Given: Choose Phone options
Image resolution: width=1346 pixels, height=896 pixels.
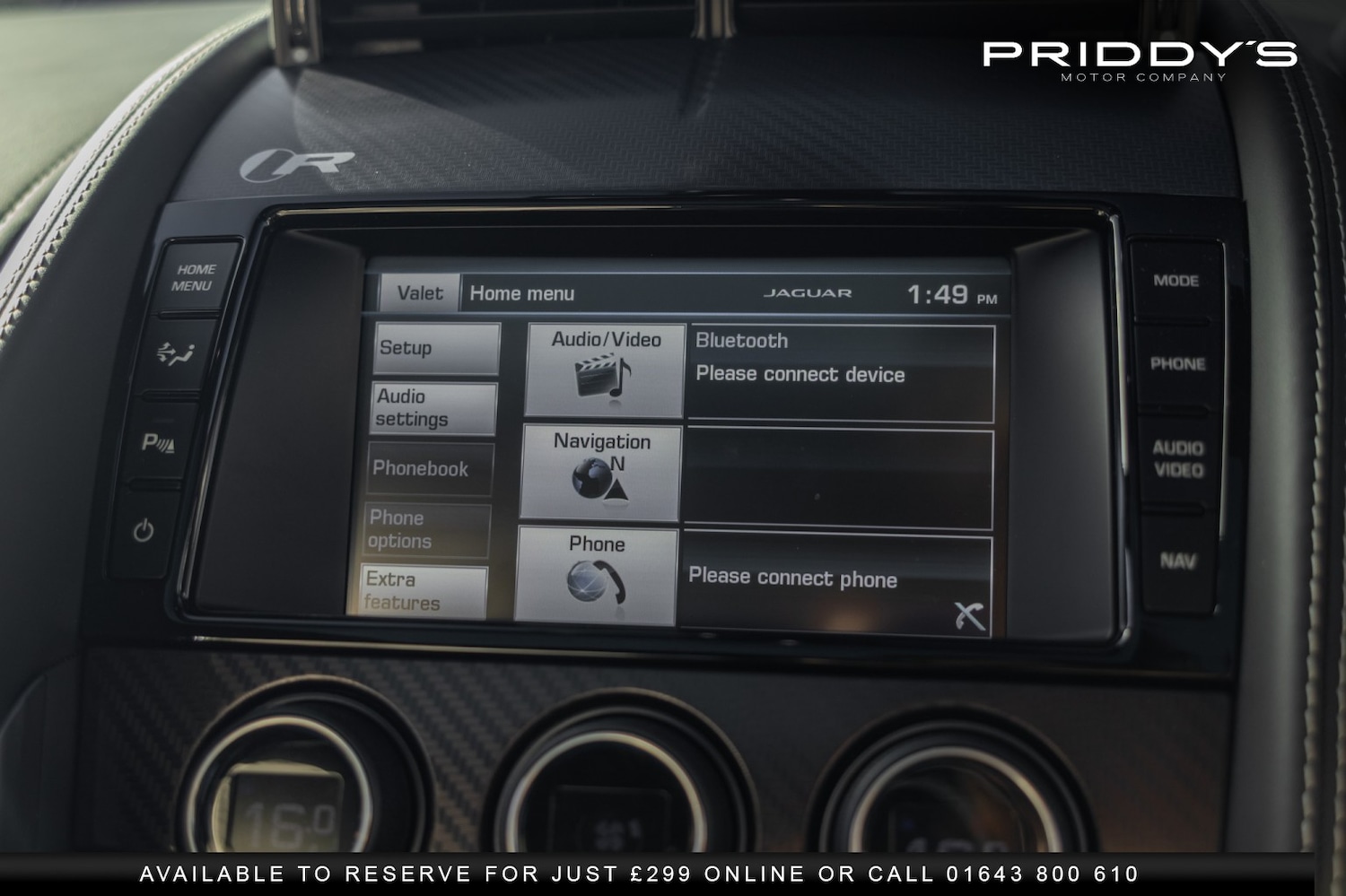Looking at the screenshot, I should point(427,529).
